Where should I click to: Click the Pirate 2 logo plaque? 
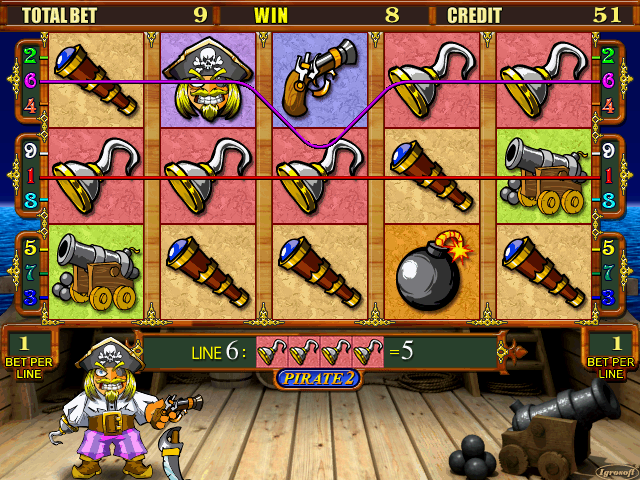[x=319, y=378]
